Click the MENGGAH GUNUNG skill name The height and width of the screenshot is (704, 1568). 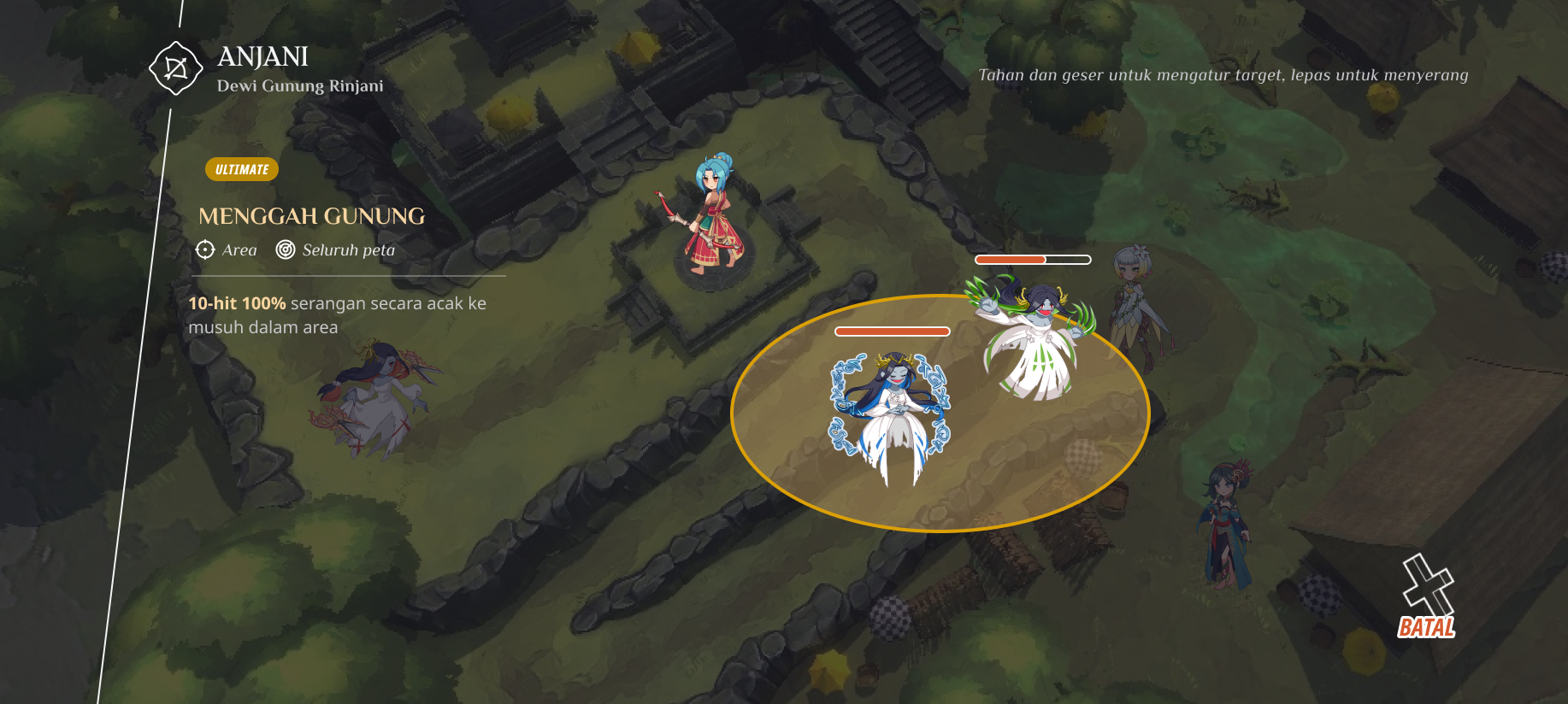[x=311, y=216]
